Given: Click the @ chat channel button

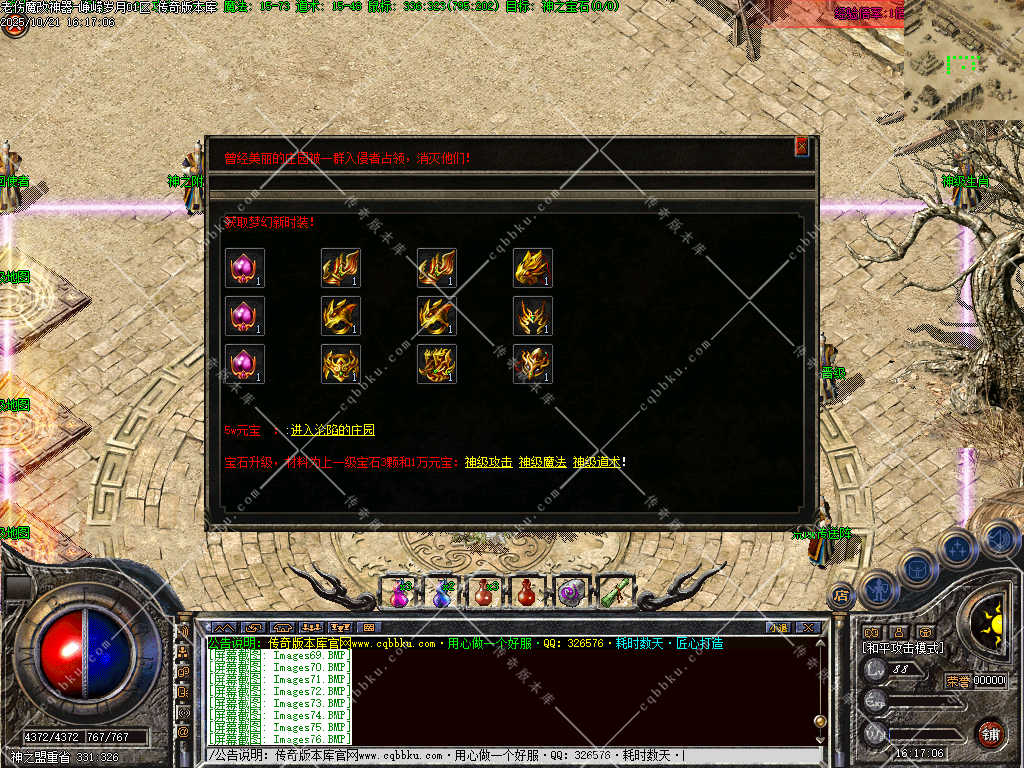Looking at the screenshot, I should (184, 732).
